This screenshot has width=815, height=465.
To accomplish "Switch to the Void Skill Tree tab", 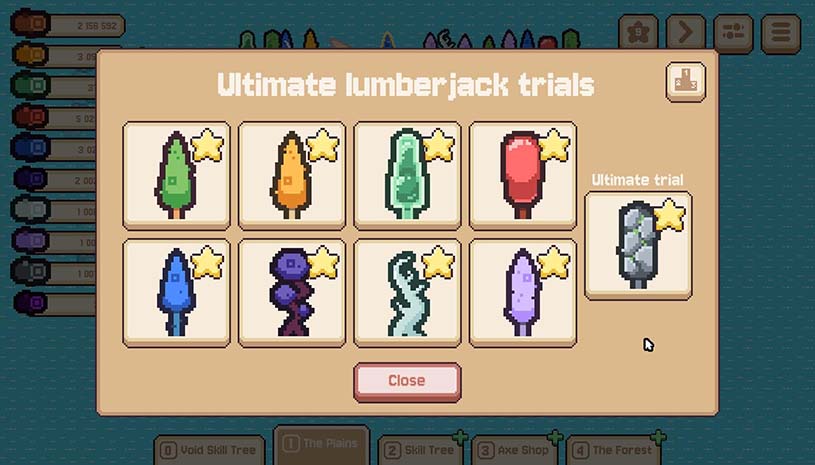I will pyautogui.click(x=209, y=450).
